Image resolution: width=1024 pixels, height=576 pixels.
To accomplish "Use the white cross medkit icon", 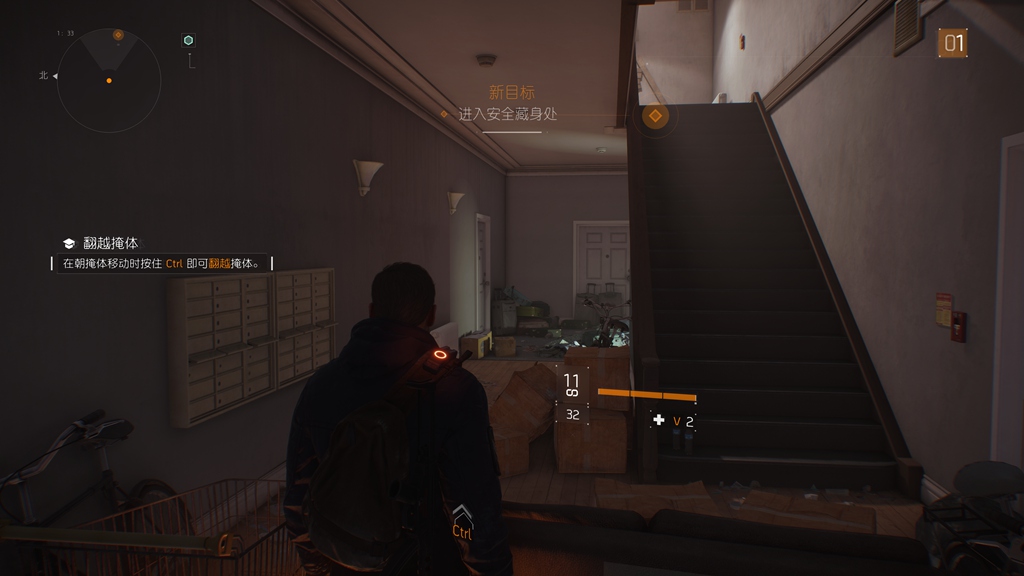I will click(658, 421).
